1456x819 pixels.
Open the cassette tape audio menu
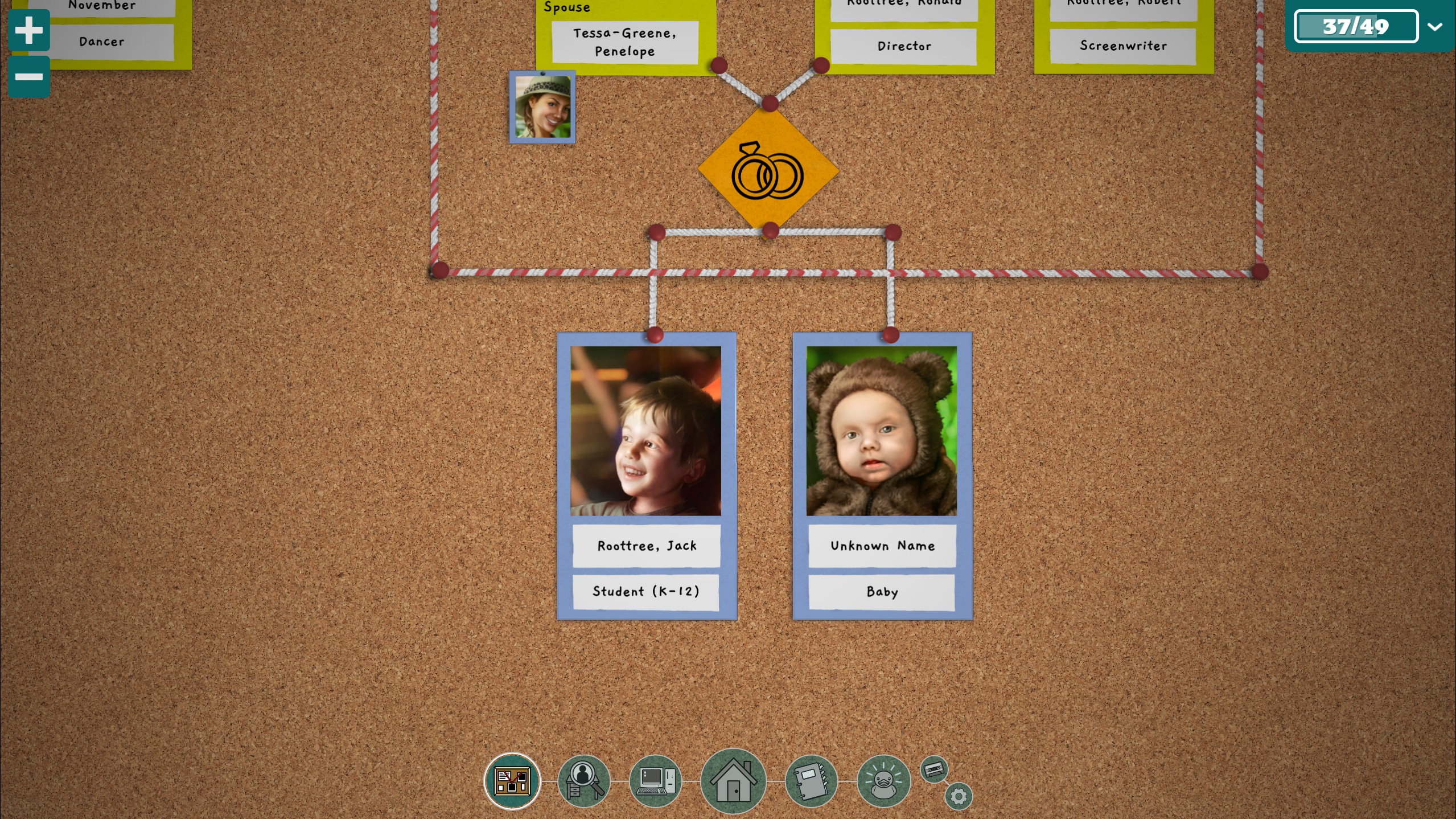pos(934,770)
